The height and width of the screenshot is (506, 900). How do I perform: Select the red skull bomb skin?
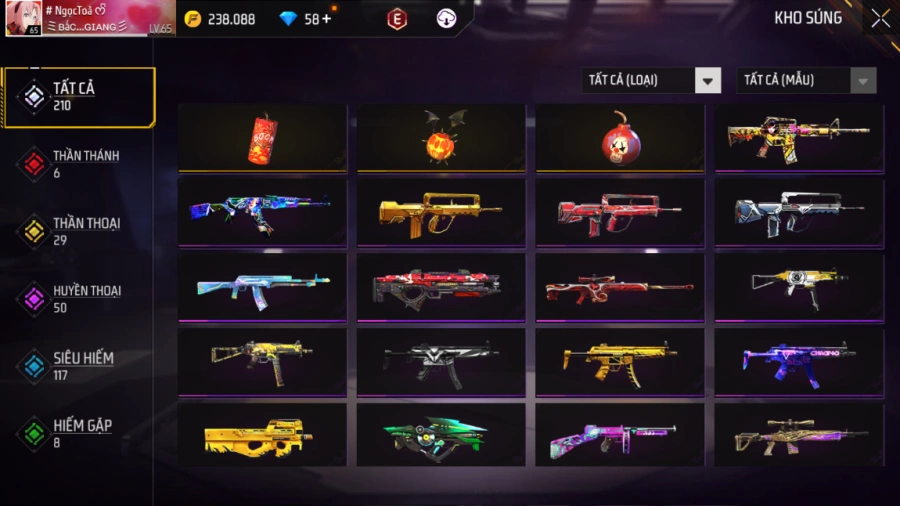click(x=619, y=138)
